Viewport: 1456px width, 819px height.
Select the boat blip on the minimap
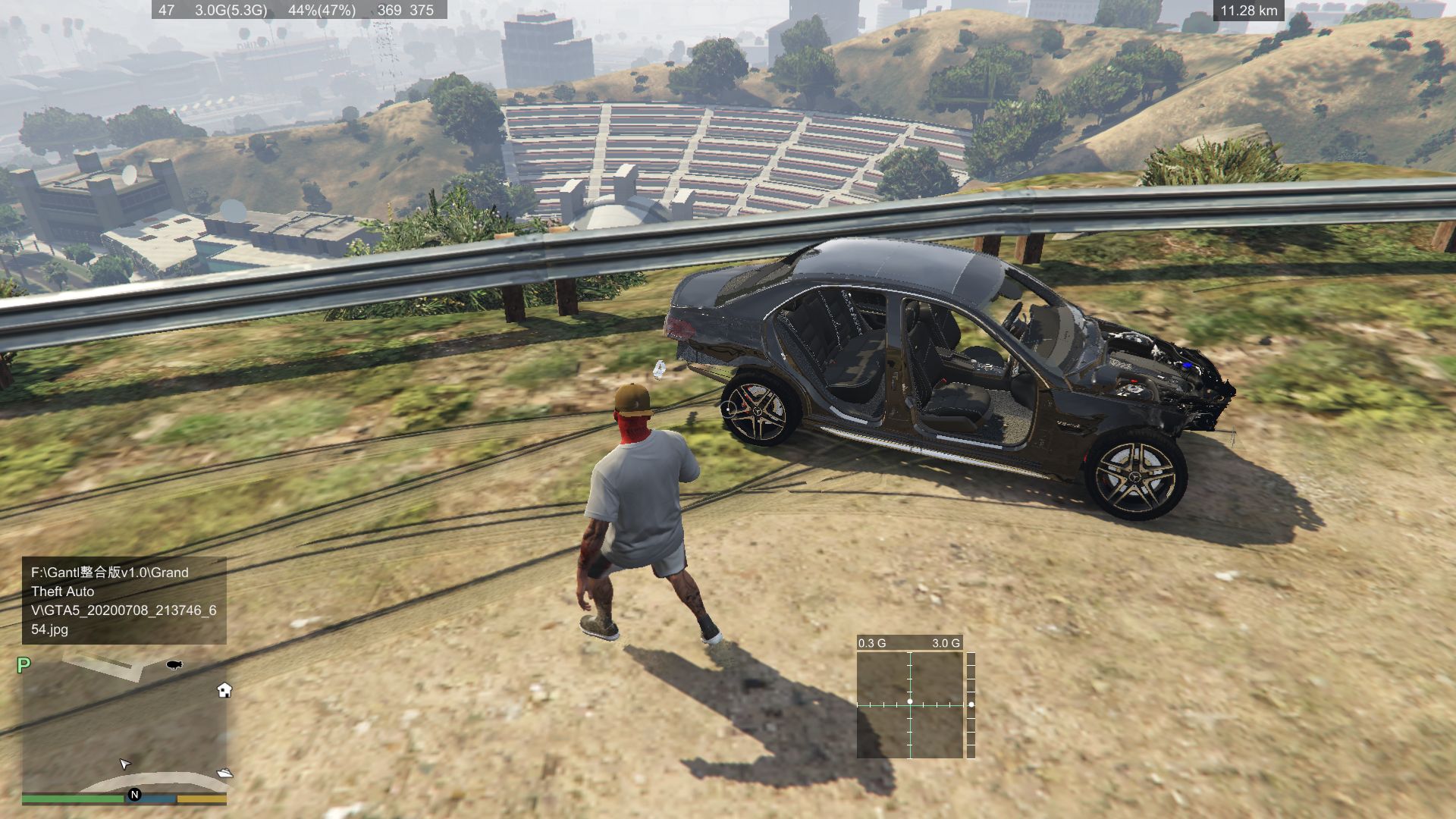(225, 773)
